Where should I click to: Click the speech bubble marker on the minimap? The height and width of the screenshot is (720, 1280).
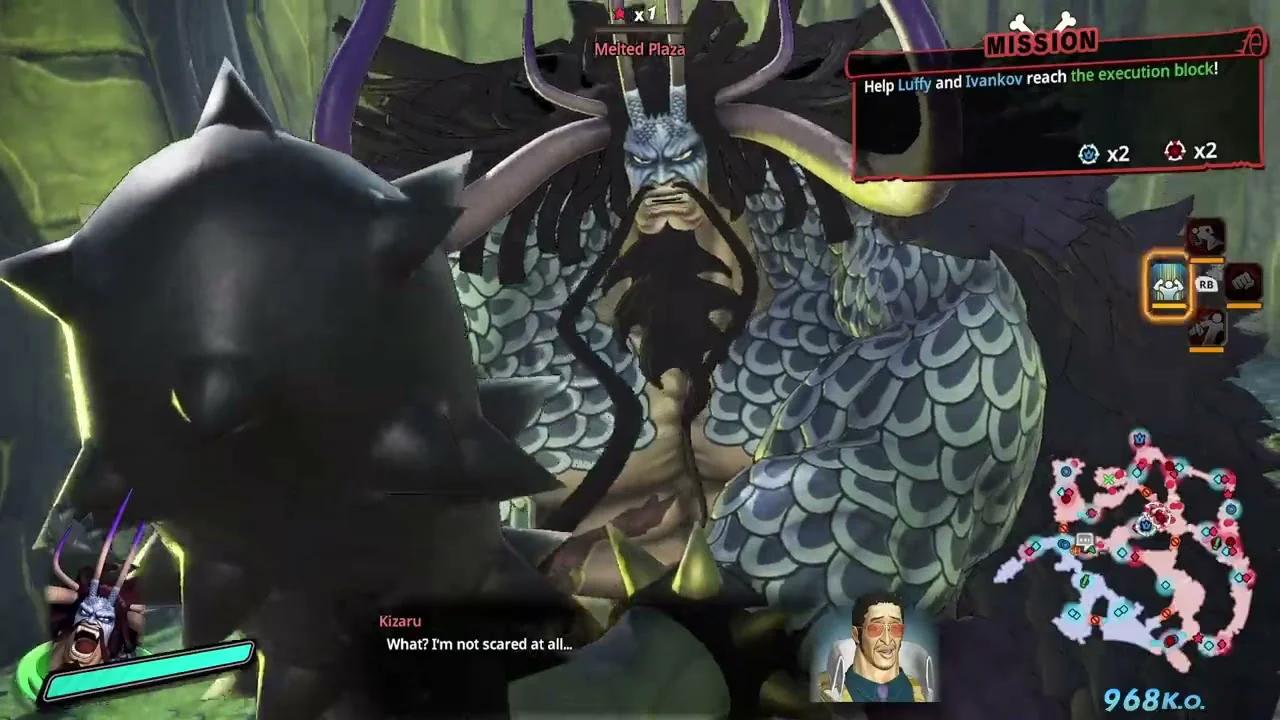[x=1084, y=537]
